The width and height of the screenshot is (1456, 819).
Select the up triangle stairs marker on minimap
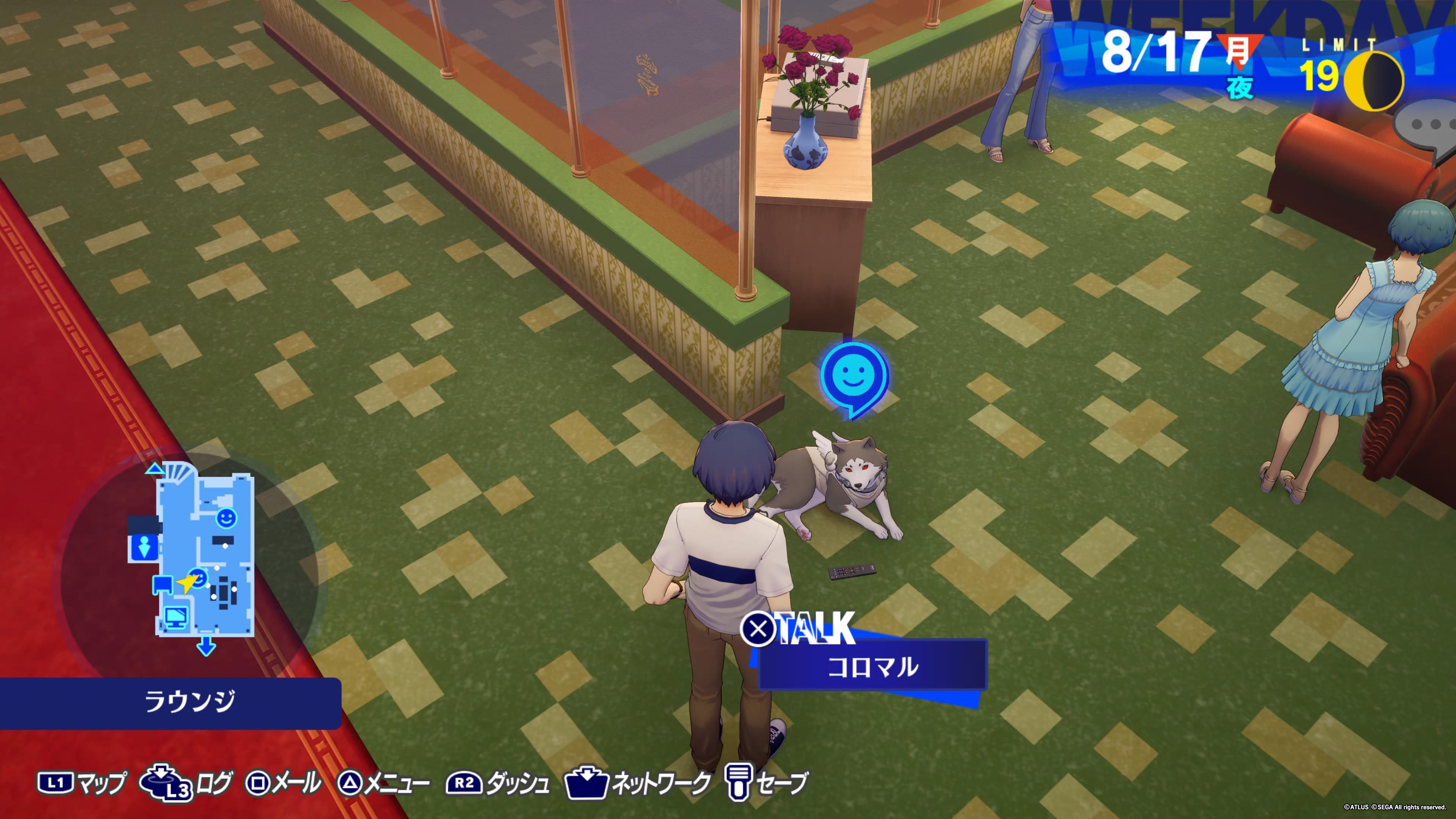click(154, 469)
